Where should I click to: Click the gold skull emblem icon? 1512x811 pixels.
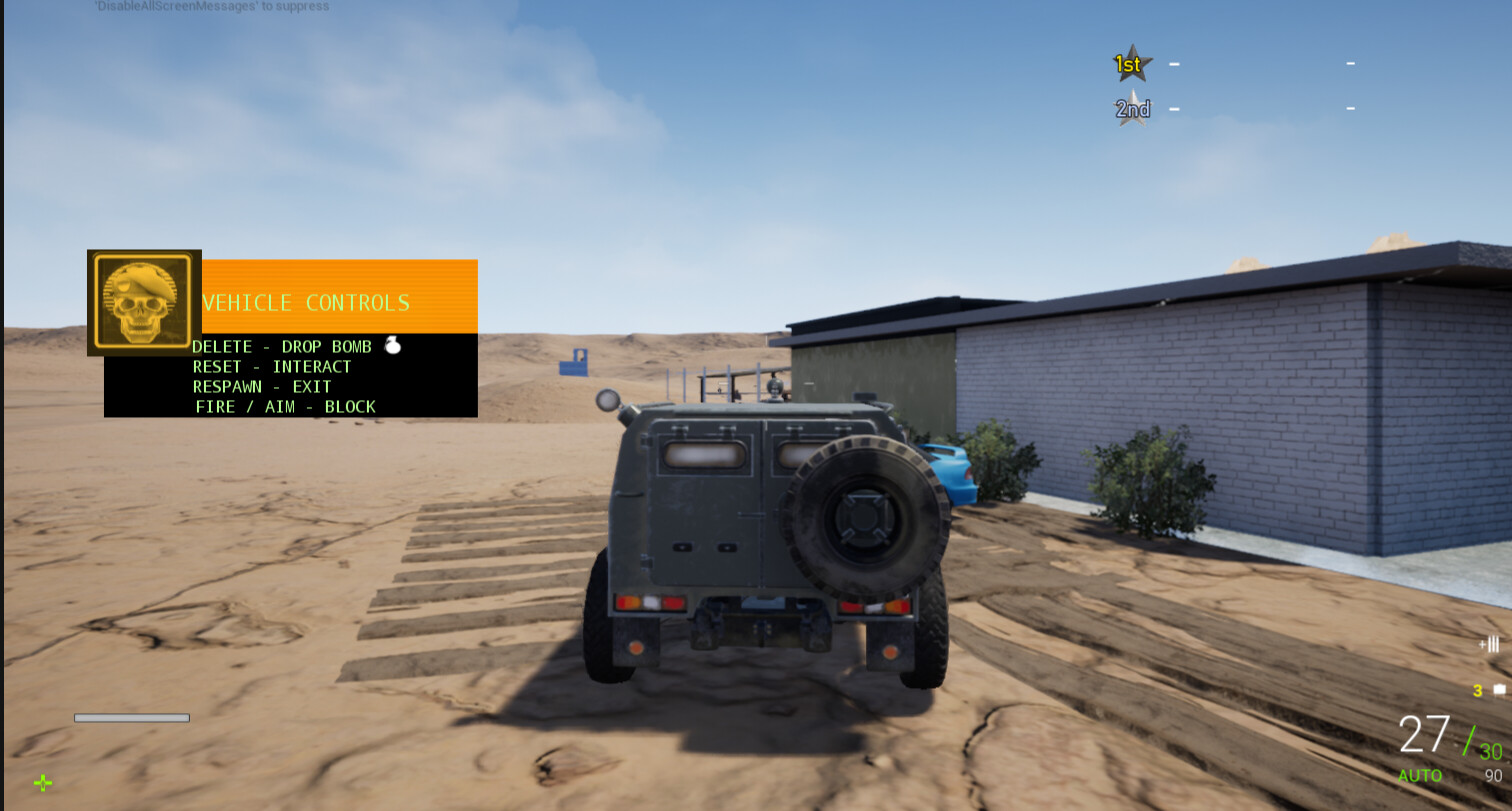(x=143, y=302)
